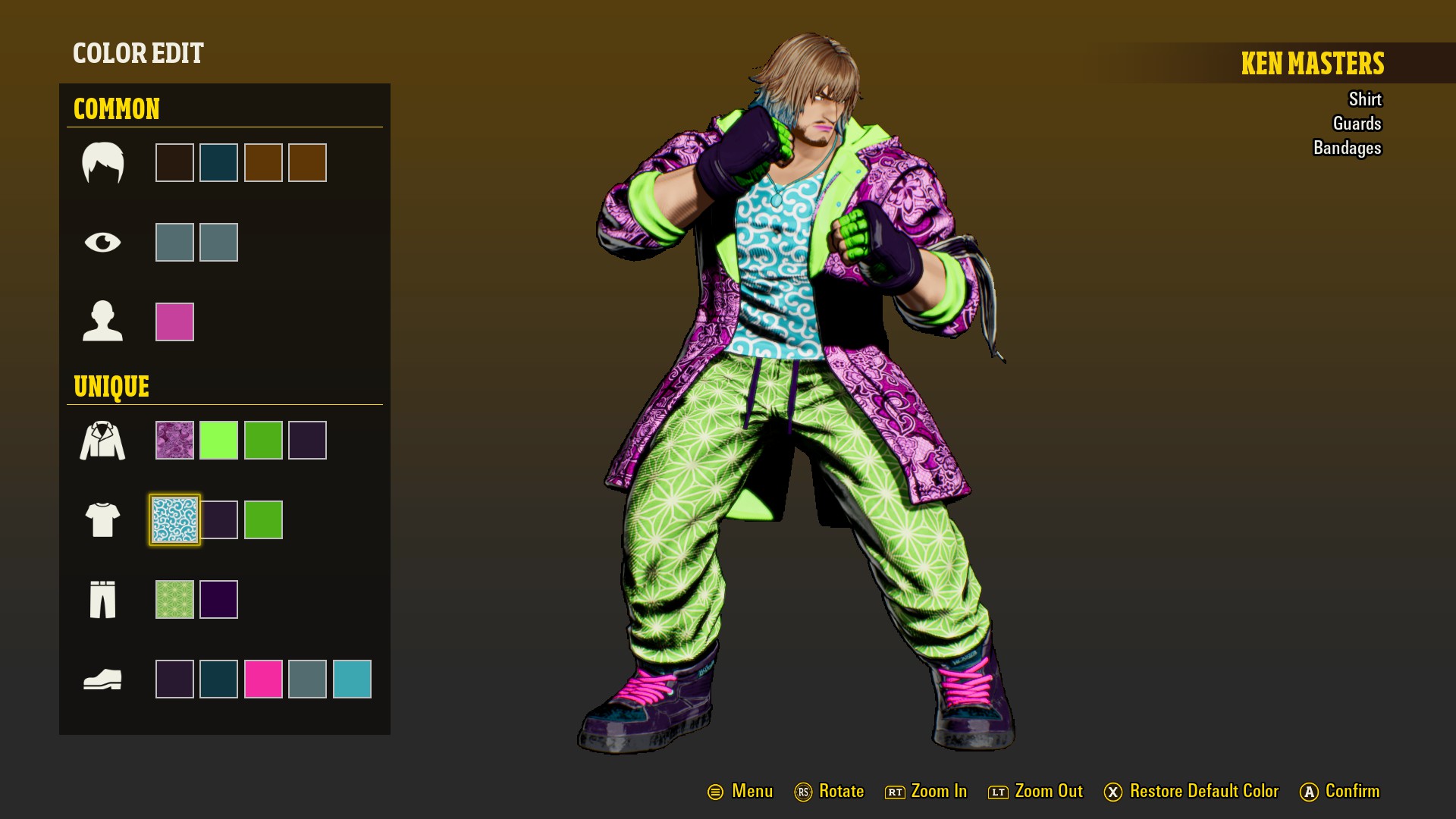
Task: Pick the magenta skin color swatch
Action: tap(174, 322)
